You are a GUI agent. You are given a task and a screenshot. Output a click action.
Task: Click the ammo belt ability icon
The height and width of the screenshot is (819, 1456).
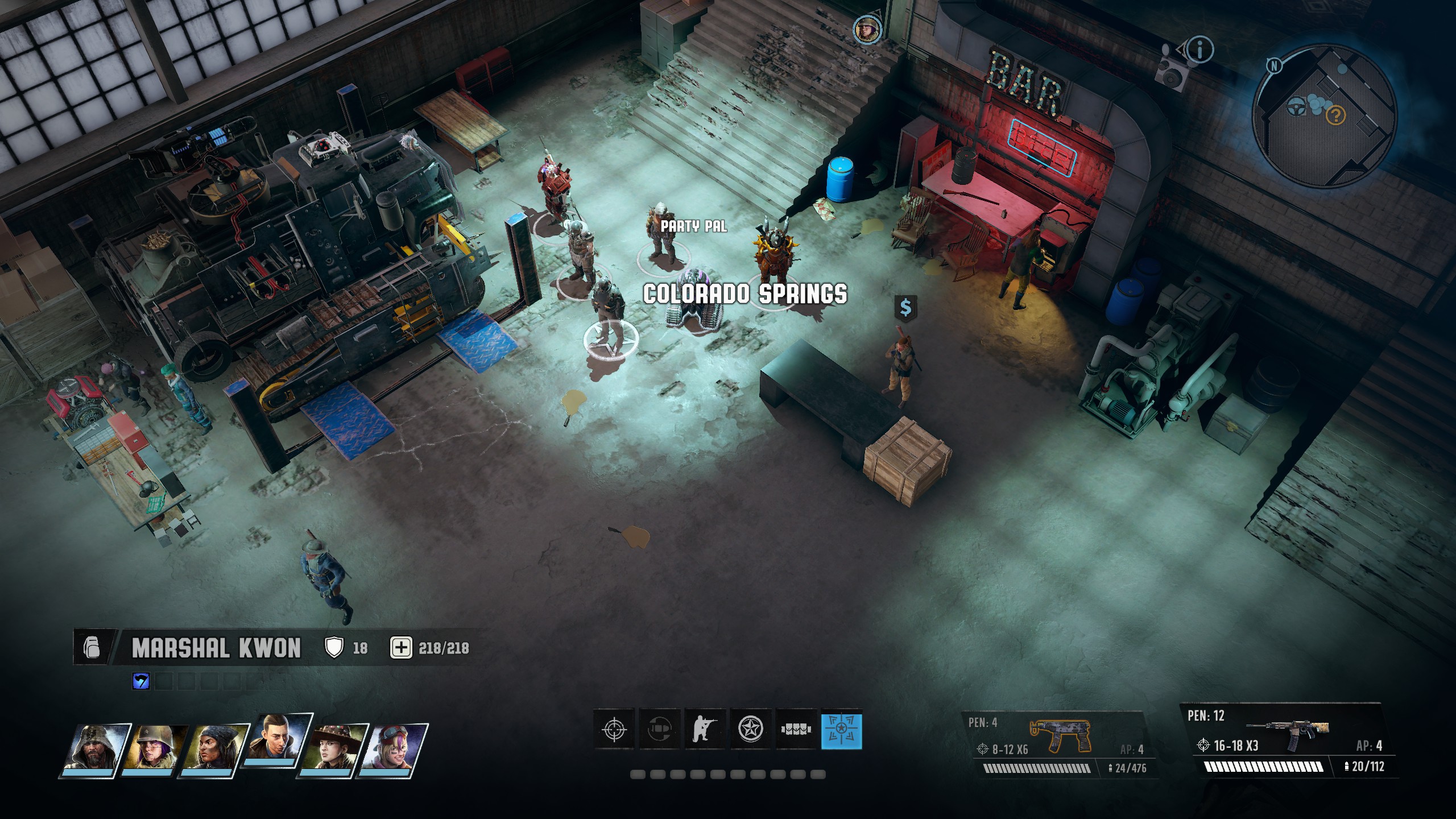[x=796, y=729]
